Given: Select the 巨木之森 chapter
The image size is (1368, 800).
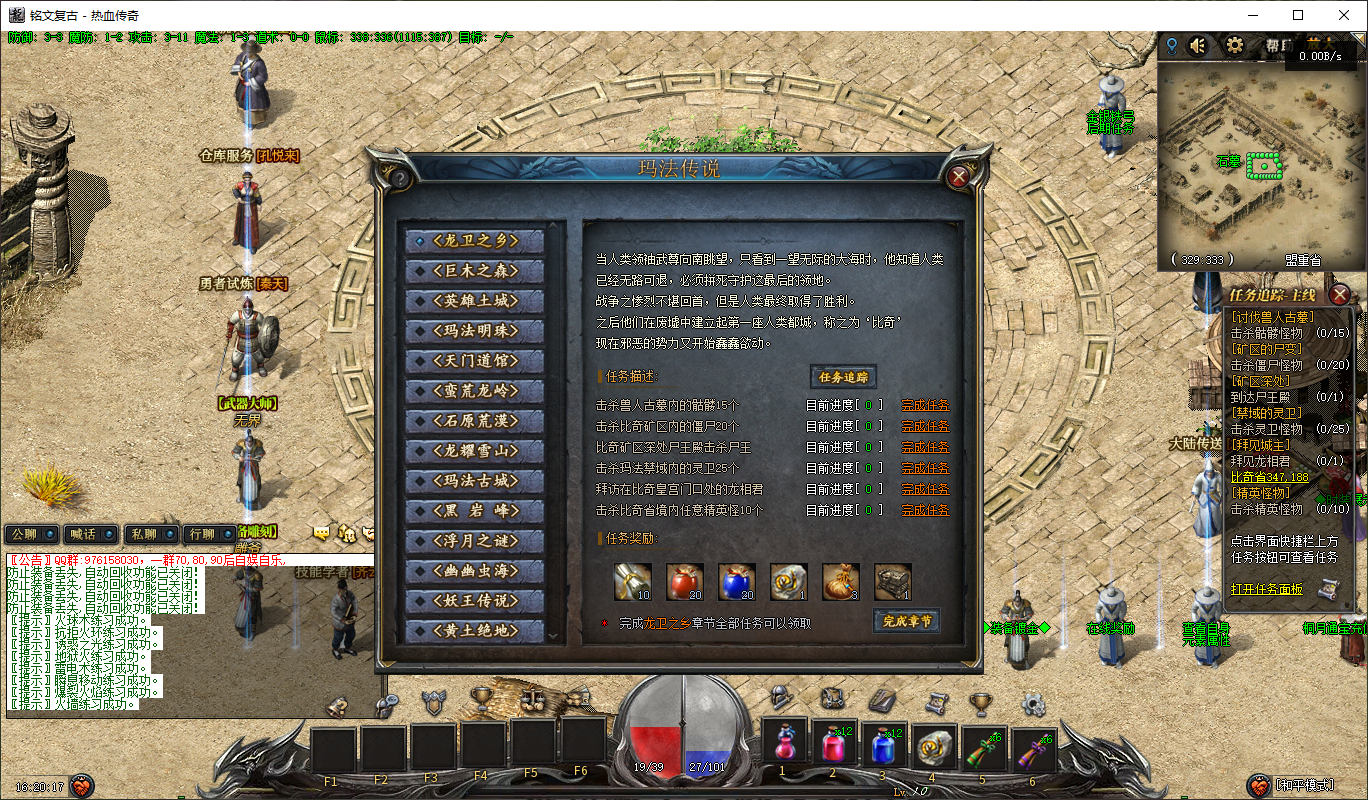Looking at the screenshot, I should pos(475,271).
